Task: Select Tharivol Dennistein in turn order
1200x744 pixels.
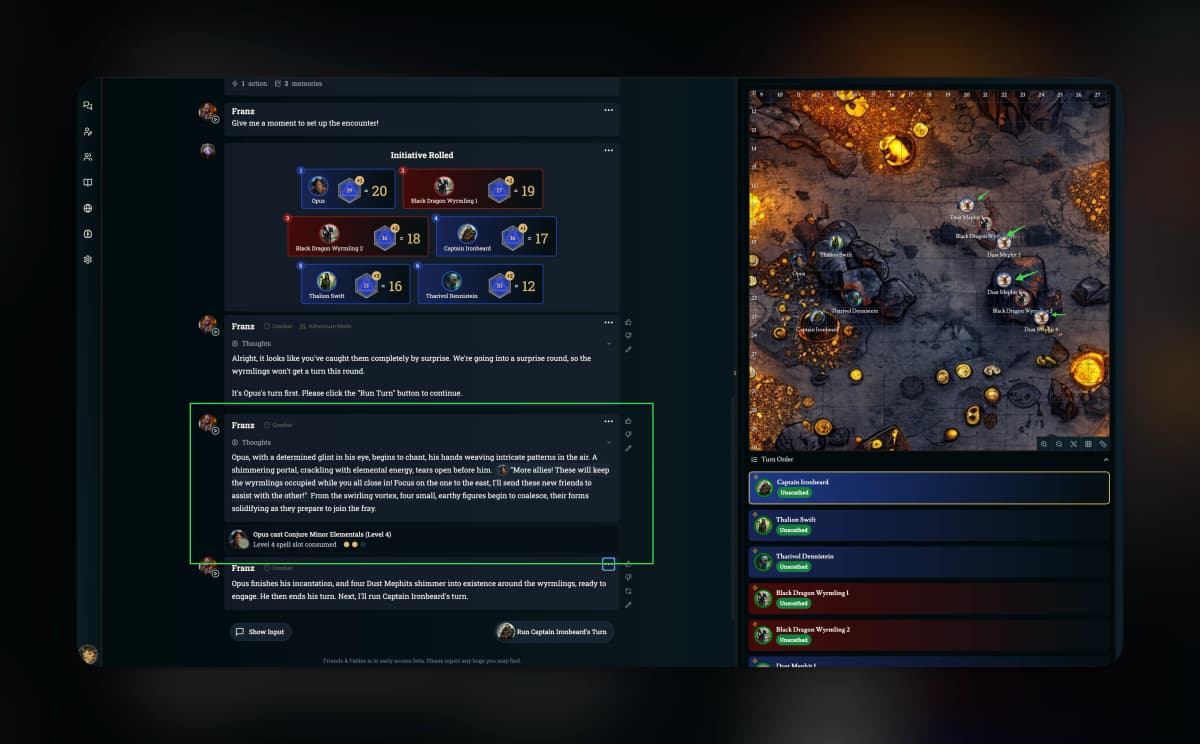Action: click(x=929, y=561)
